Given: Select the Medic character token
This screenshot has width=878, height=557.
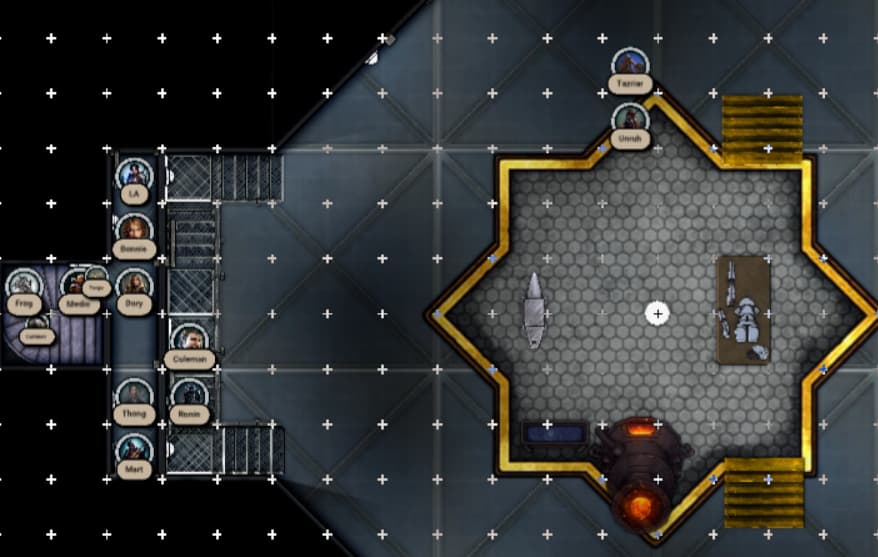Looking at the screenshot, I should (x=75, y=288).
